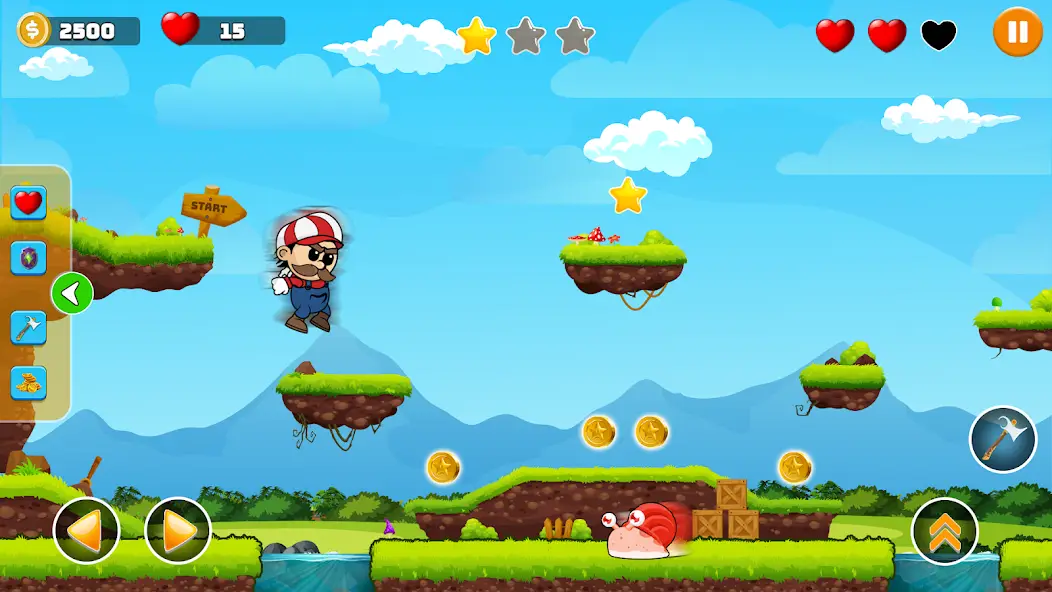Pick the axe item in side panel
Screen dimensions: 1052x592
[x=28, y=326]
